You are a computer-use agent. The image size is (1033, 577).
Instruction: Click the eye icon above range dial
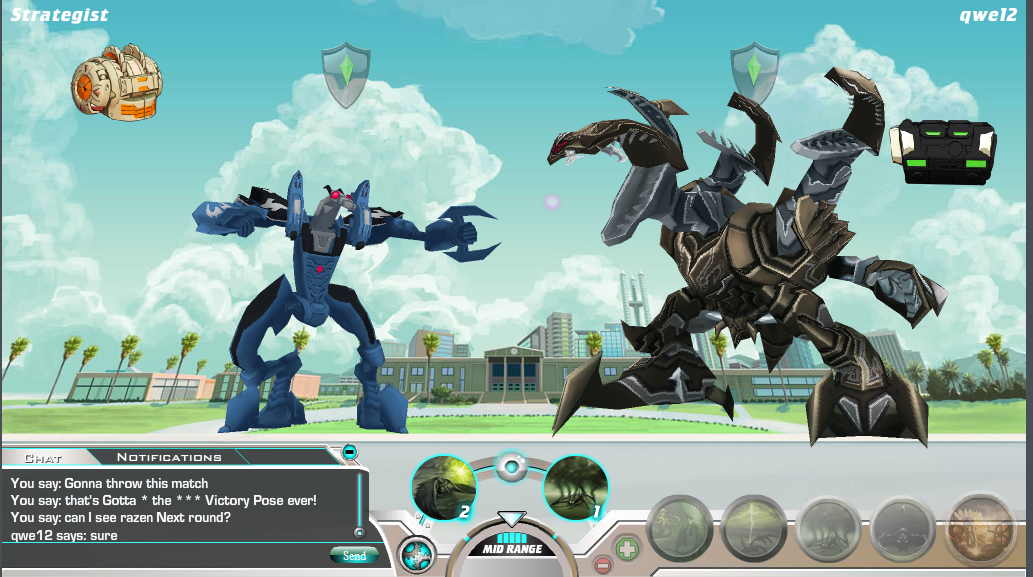(x=511, y=466)
